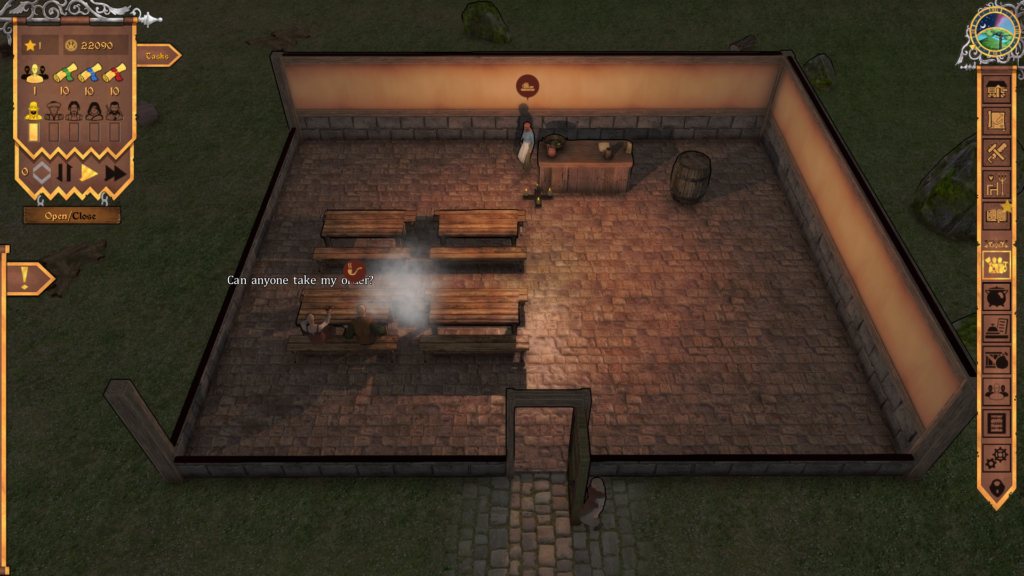Open the Tasks flag tab
Viewport: 1024px width, 576px height.
click(157, 56)
